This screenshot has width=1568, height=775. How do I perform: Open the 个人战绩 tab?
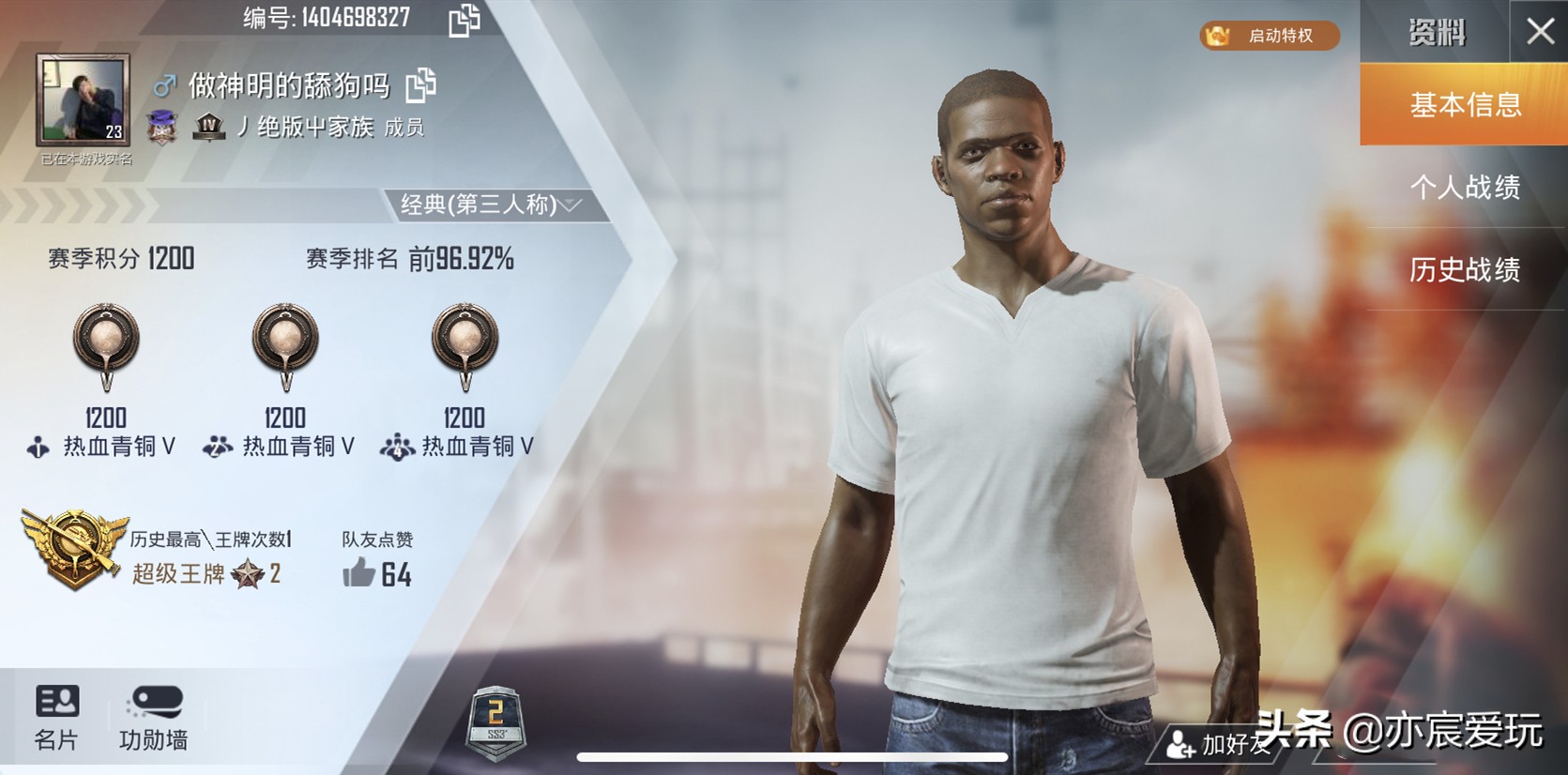[1464, 187]
